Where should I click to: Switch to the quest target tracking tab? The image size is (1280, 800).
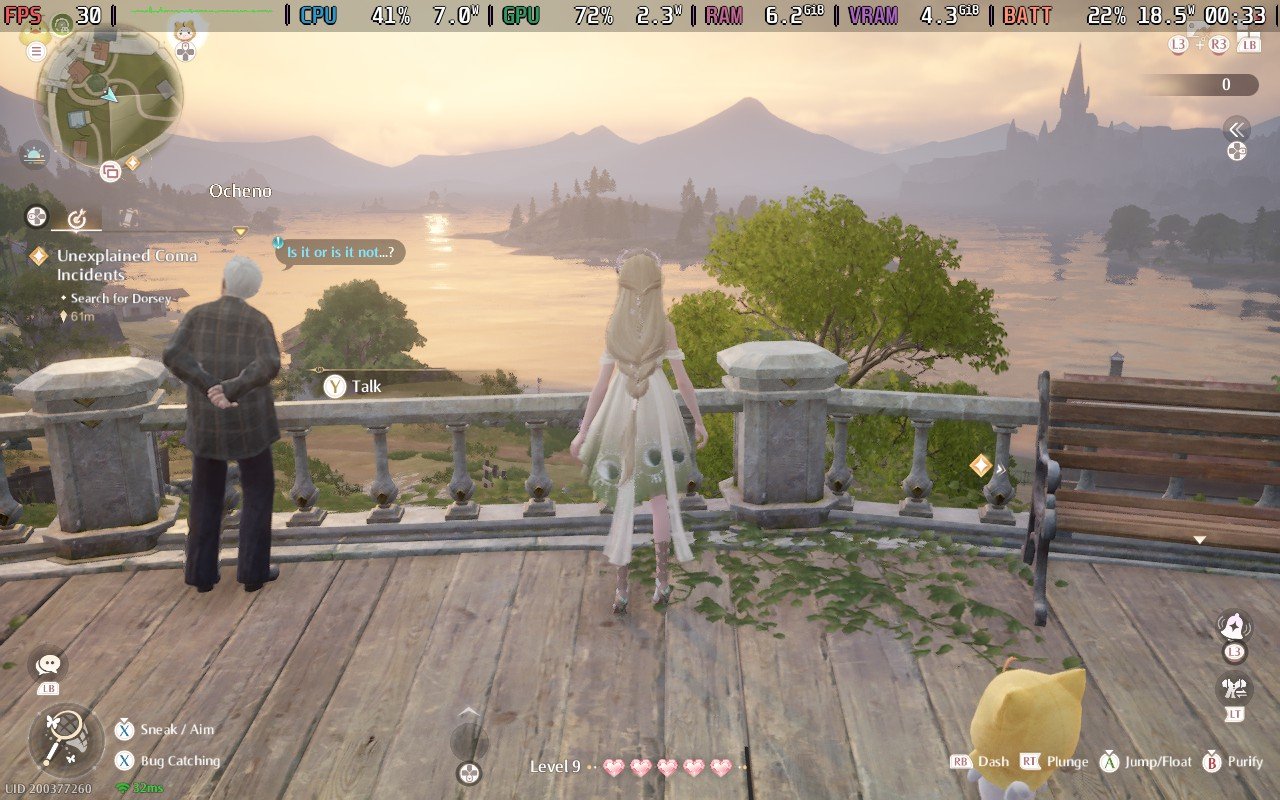tap(77, 217)
